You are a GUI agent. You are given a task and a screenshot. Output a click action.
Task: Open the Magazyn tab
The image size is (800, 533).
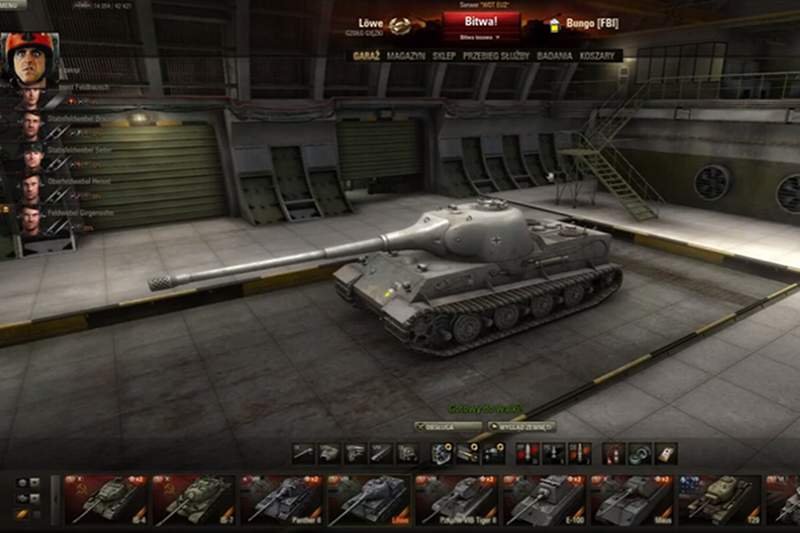[x=406, y=56]
